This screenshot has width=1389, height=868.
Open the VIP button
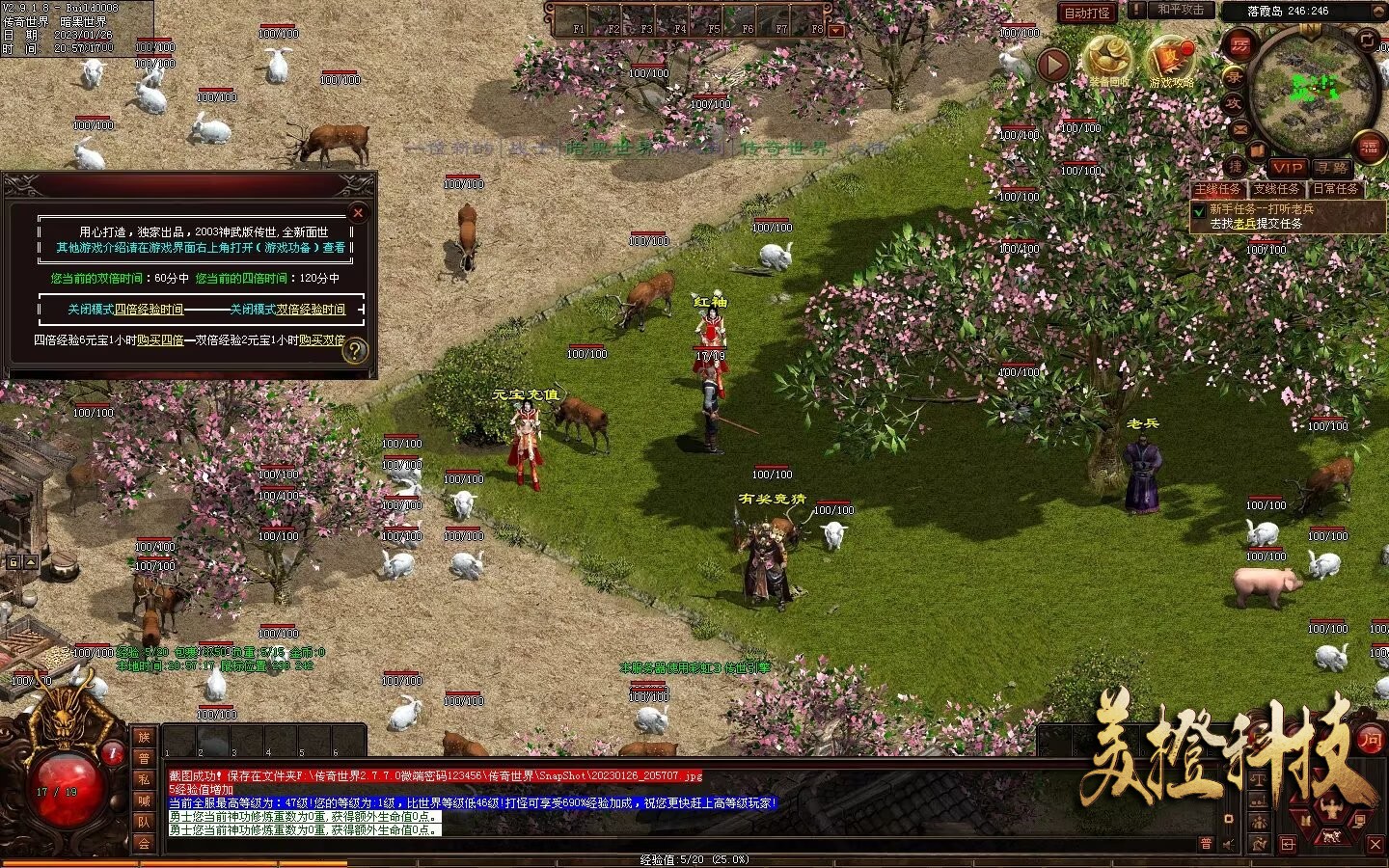click(1287, 167)
